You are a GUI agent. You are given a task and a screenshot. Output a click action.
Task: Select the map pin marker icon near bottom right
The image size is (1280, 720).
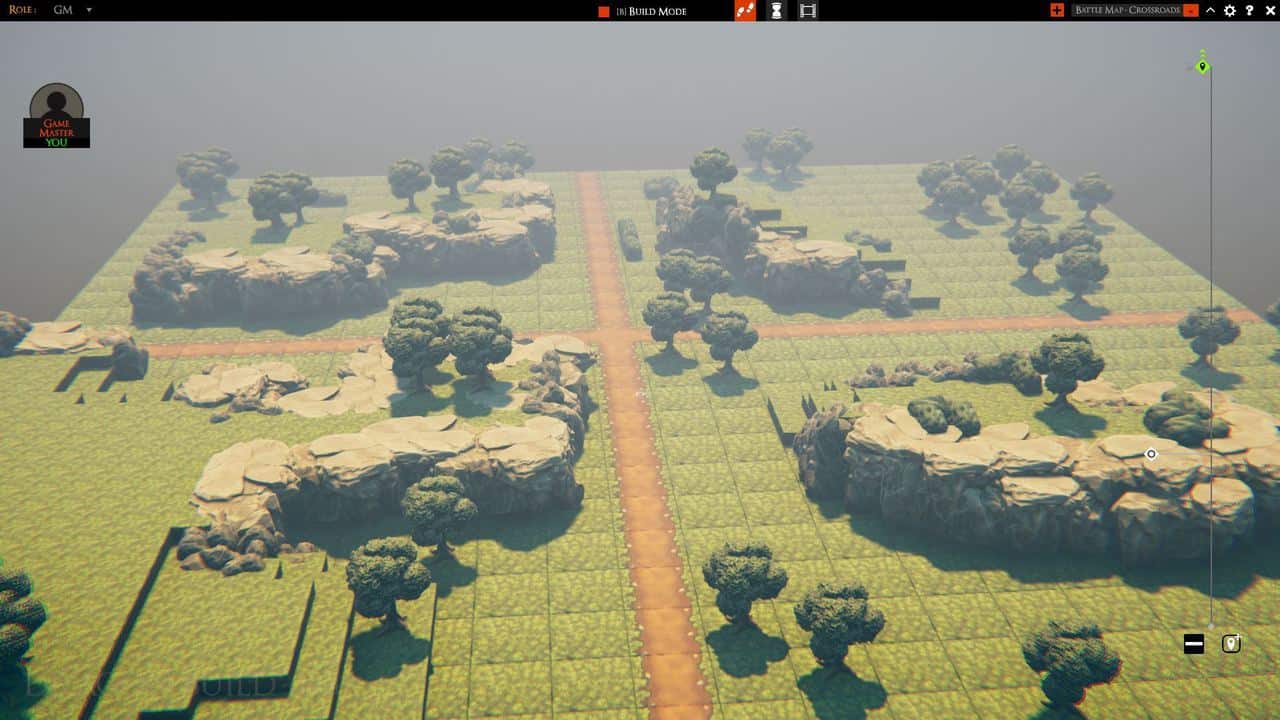[x=1231, y=642]
